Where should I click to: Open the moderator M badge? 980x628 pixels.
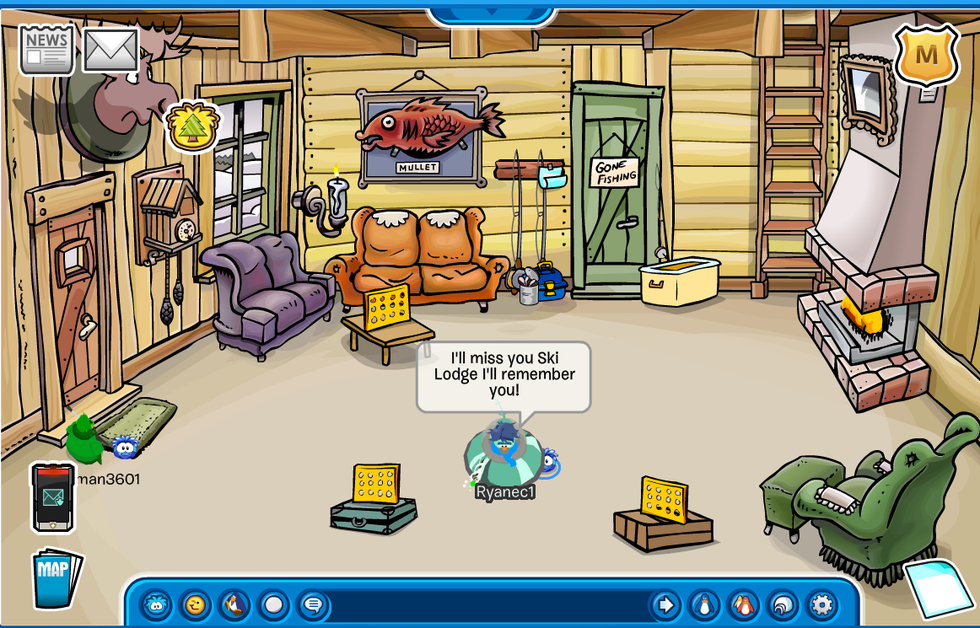926,55
